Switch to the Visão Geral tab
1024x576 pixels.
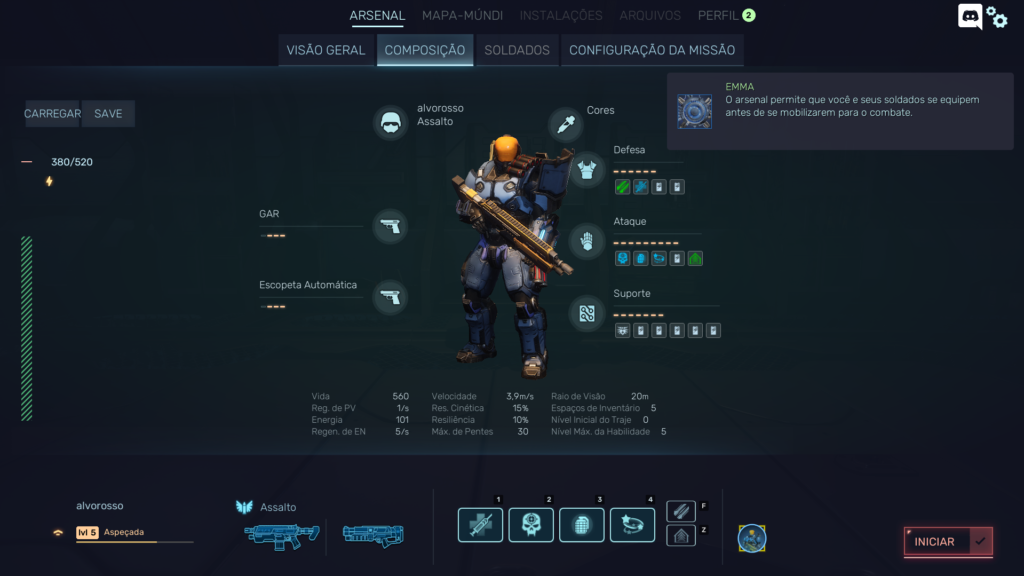point(326,50)
